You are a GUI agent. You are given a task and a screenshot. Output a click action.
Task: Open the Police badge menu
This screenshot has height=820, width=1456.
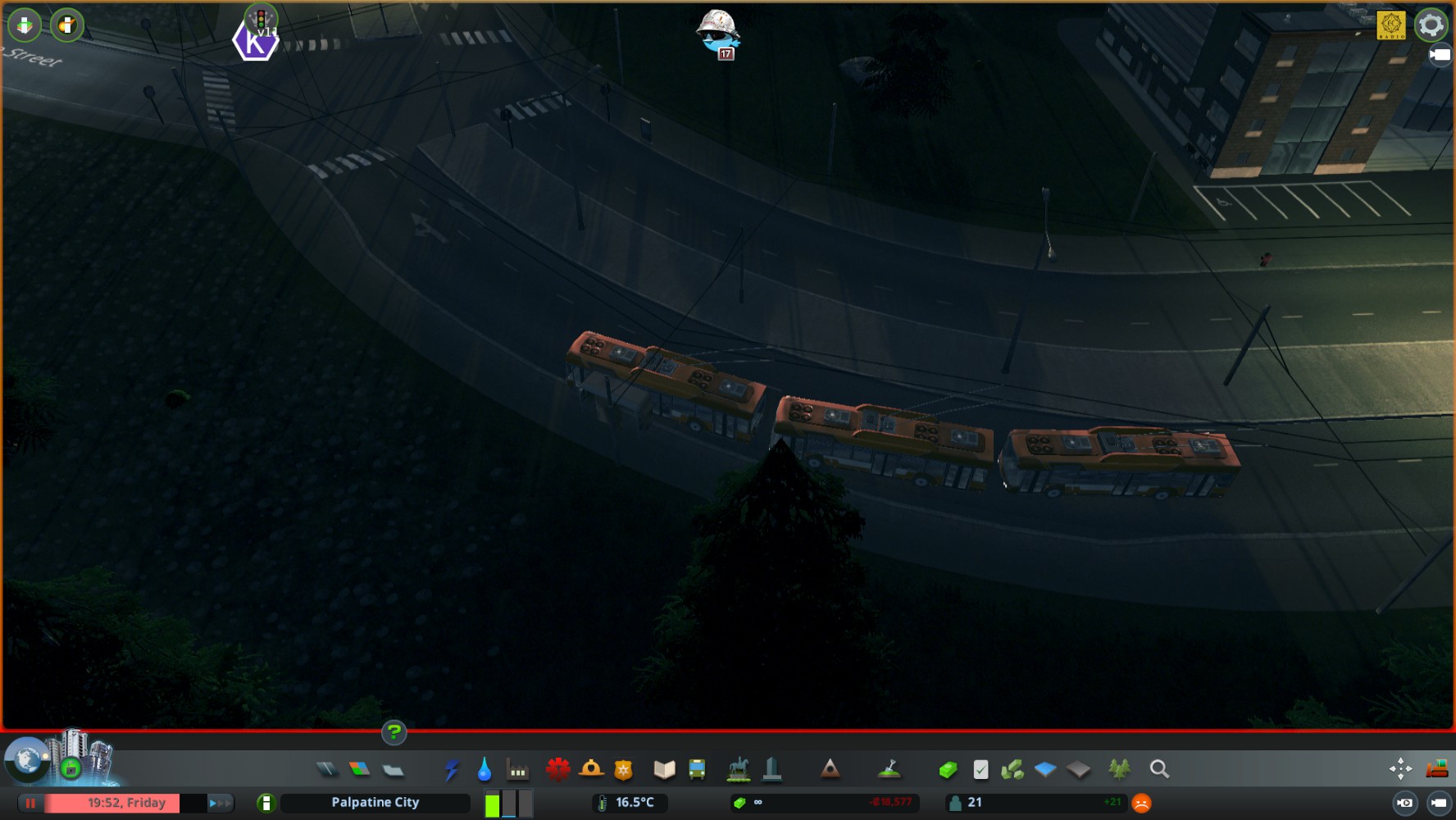pos(624,769)
